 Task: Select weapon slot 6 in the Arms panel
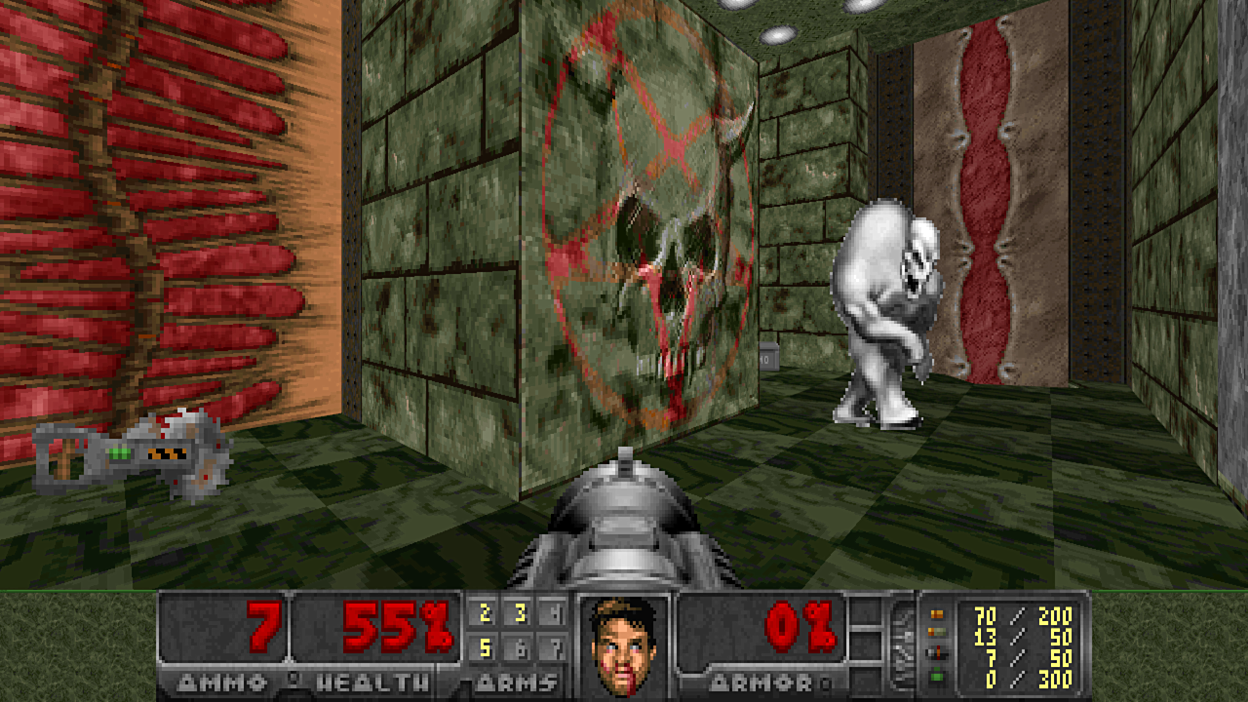tap(520, 649)
